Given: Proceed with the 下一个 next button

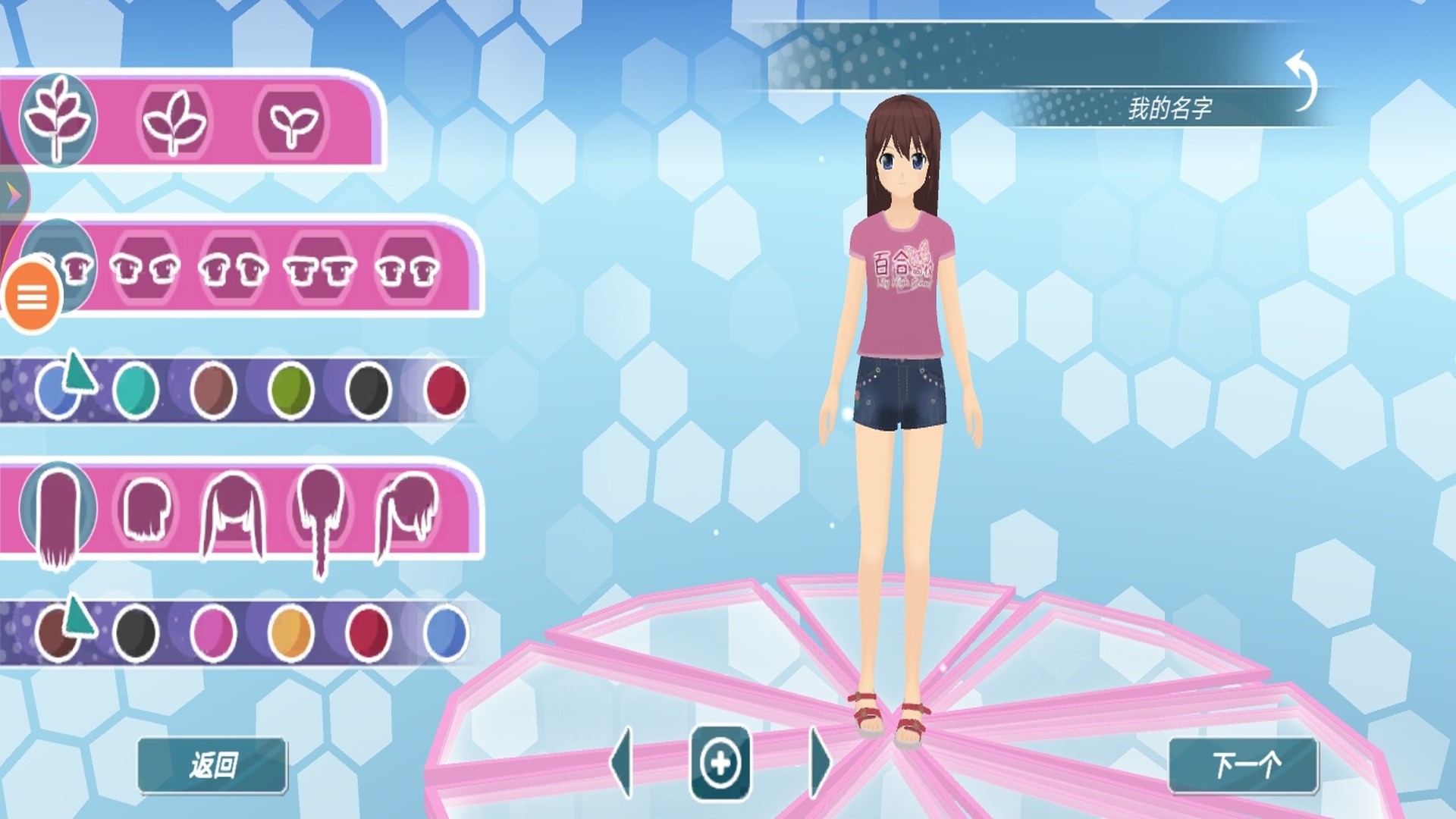Looking at the screenshot, I should tap(1244, 765).
